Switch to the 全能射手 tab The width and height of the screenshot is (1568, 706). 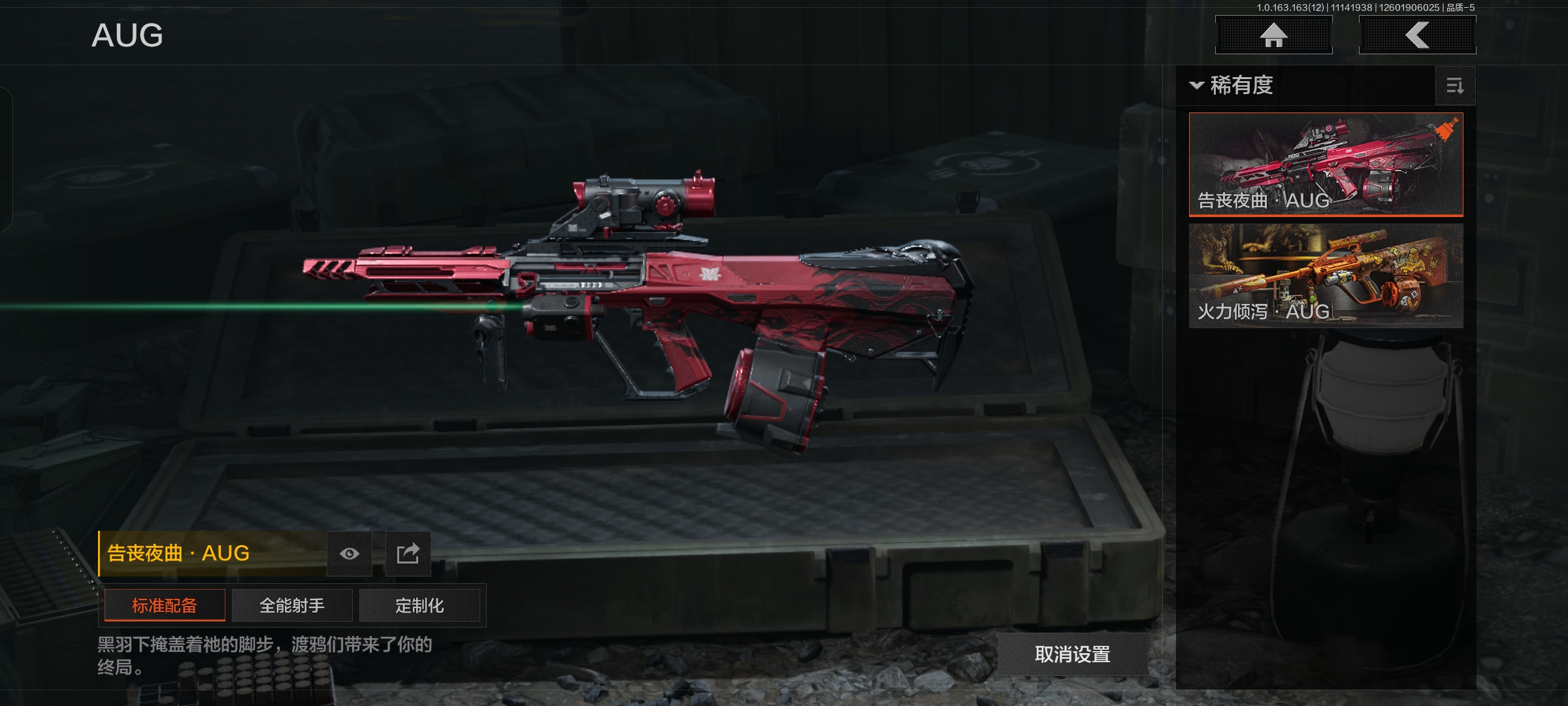coord(292,605)
